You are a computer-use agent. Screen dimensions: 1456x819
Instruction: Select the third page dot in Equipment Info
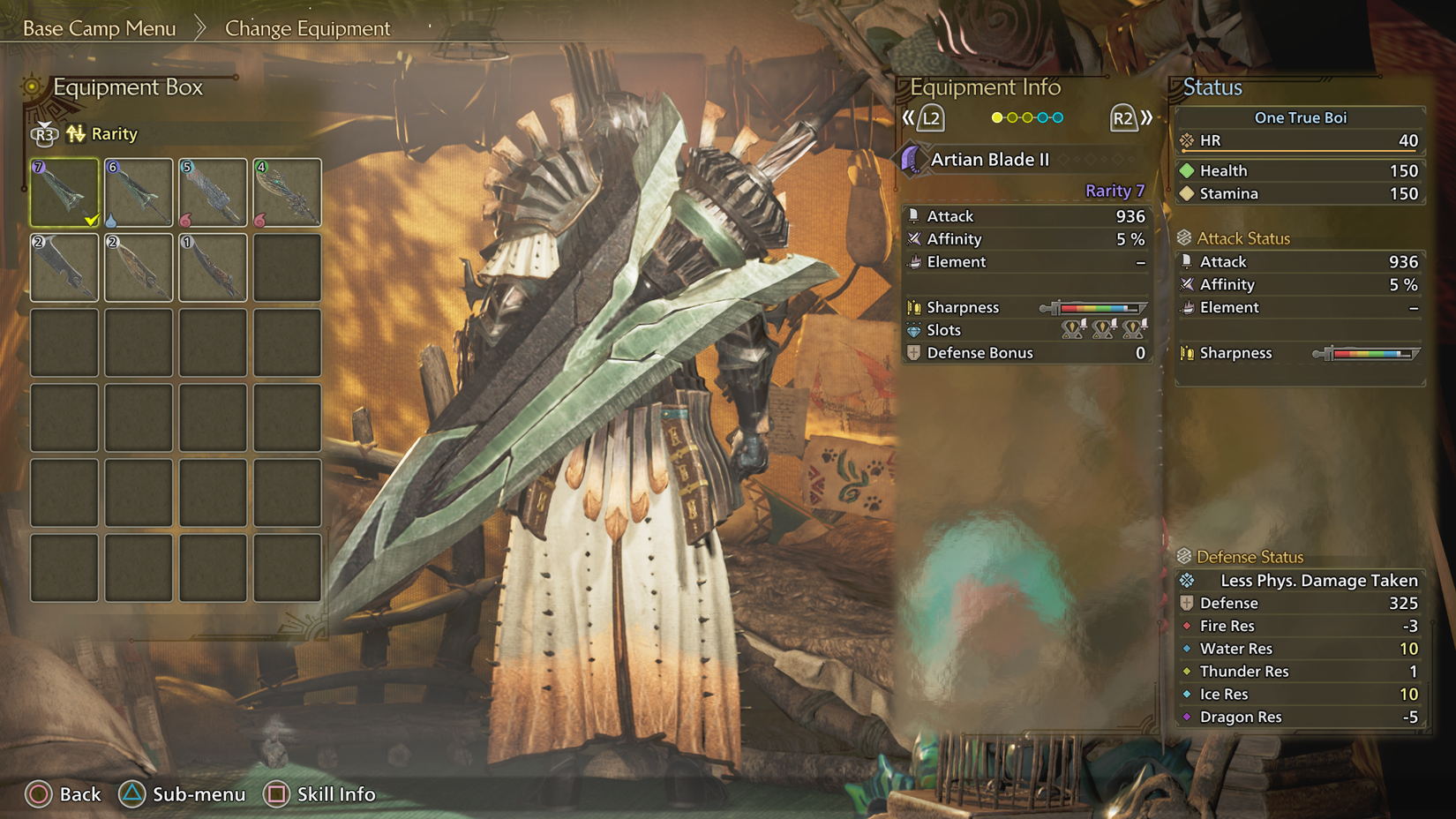pyautogui.click(x=1027, y=116)
